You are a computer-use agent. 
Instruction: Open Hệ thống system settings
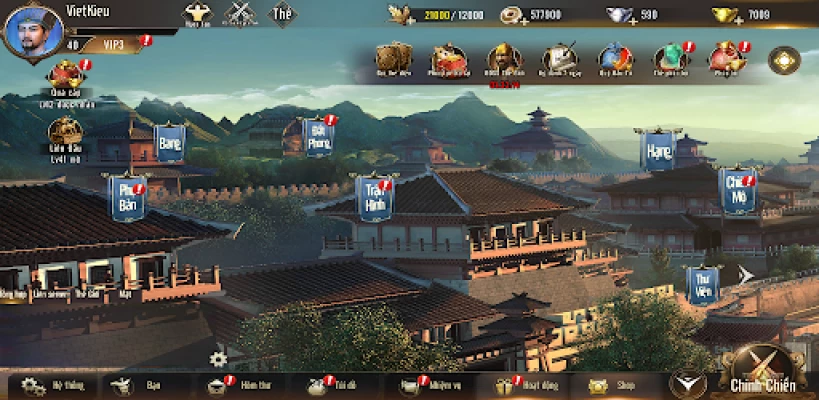point(48,385)
